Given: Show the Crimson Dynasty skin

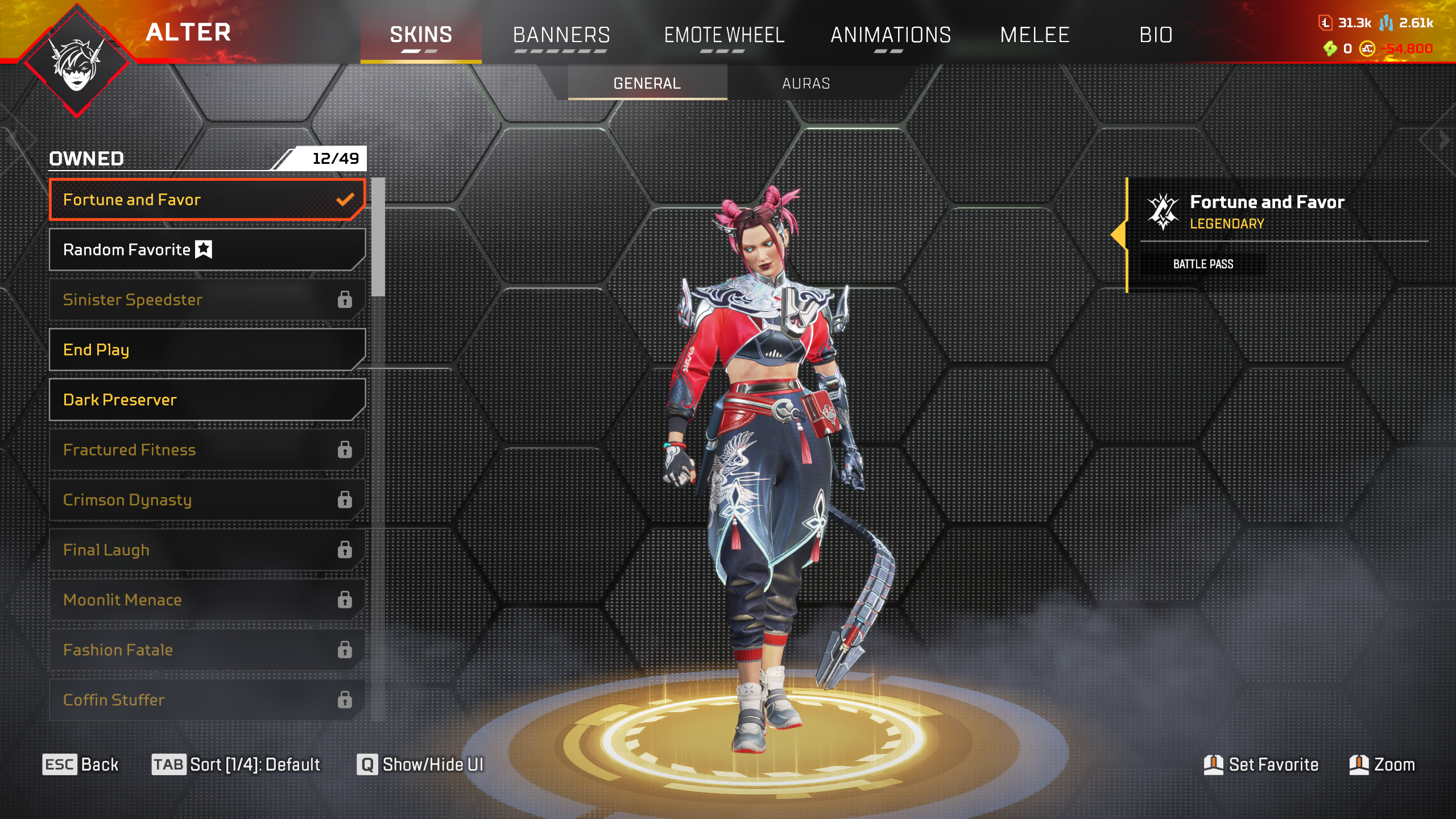Looking at the screenshot, I should click(x=207, y=500).
